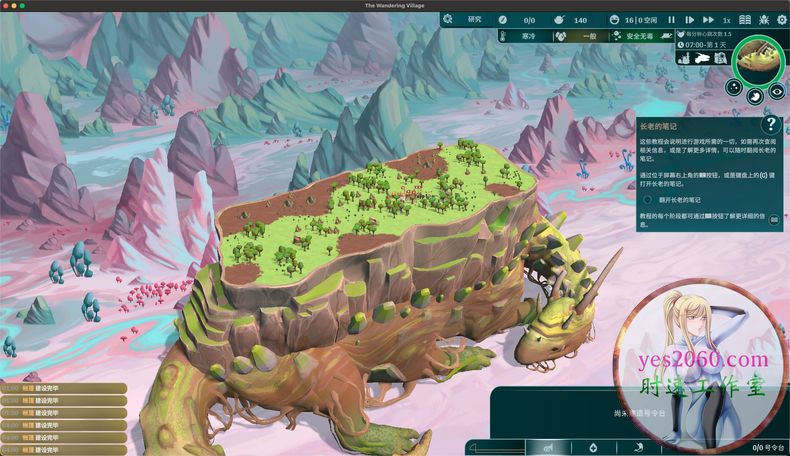Open the Onbu stomach icon button
This screenshot has width=790, height=456.
pos(756,96)
